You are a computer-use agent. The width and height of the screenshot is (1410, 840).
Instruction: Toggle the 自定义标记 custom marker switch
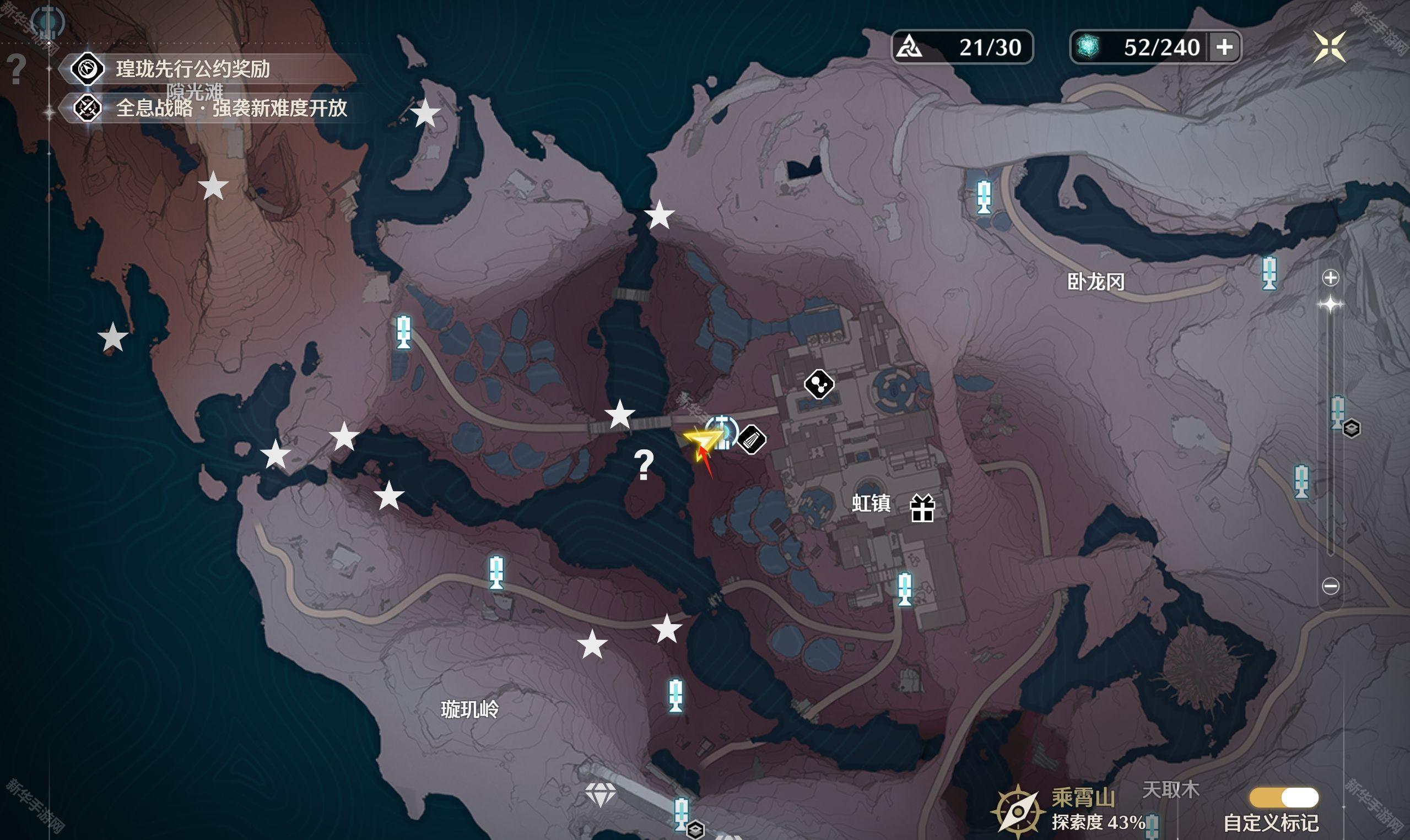(1284, 798)
